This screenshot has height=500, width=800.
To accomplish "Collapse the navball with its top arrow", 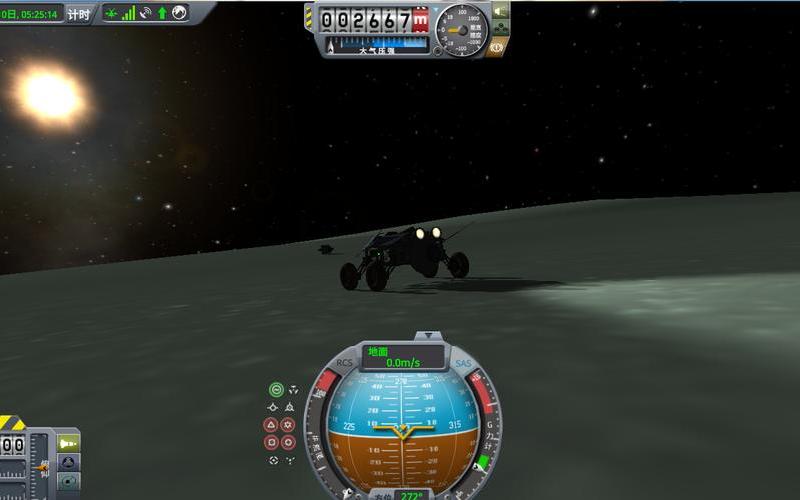I will click(x=428, y=337).
